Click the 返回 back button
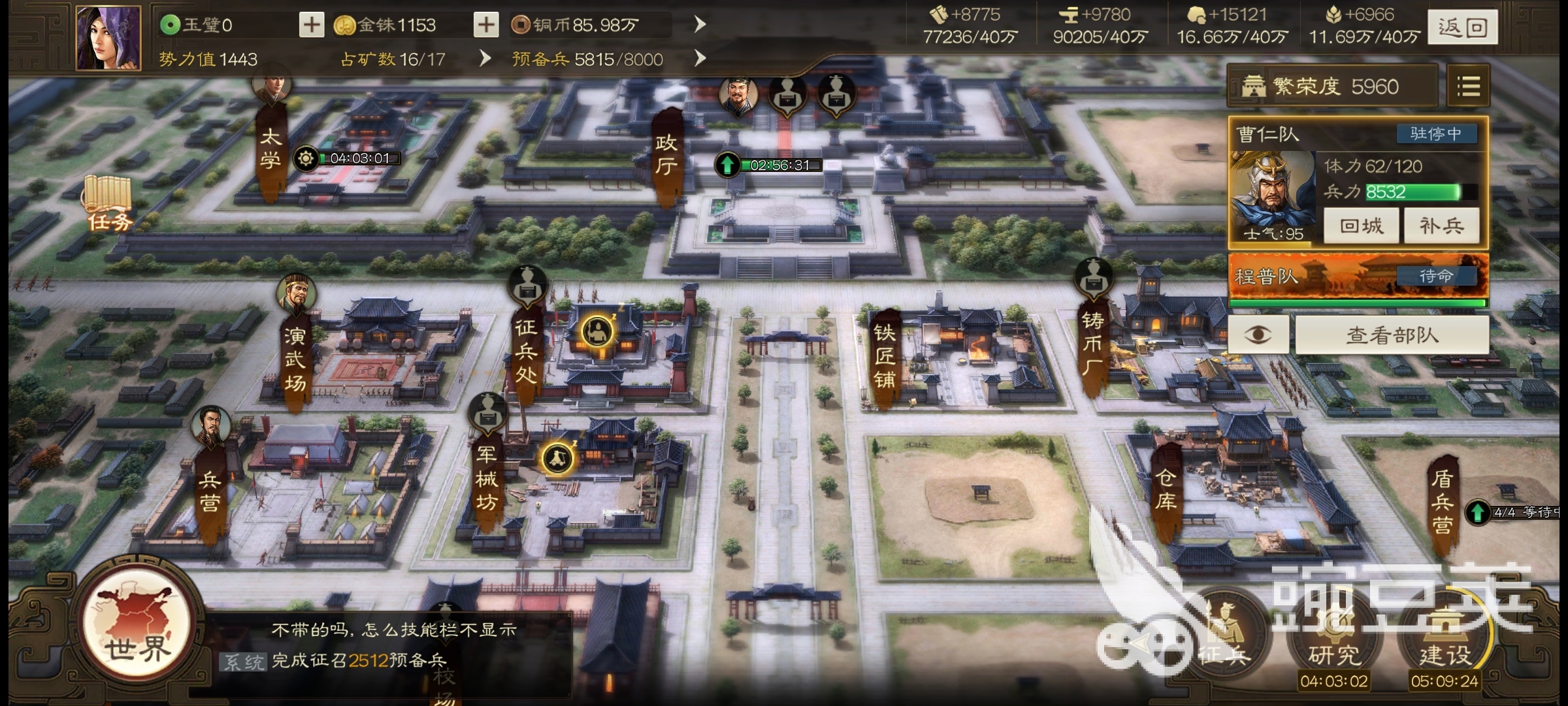 (x=1462, y=27)
